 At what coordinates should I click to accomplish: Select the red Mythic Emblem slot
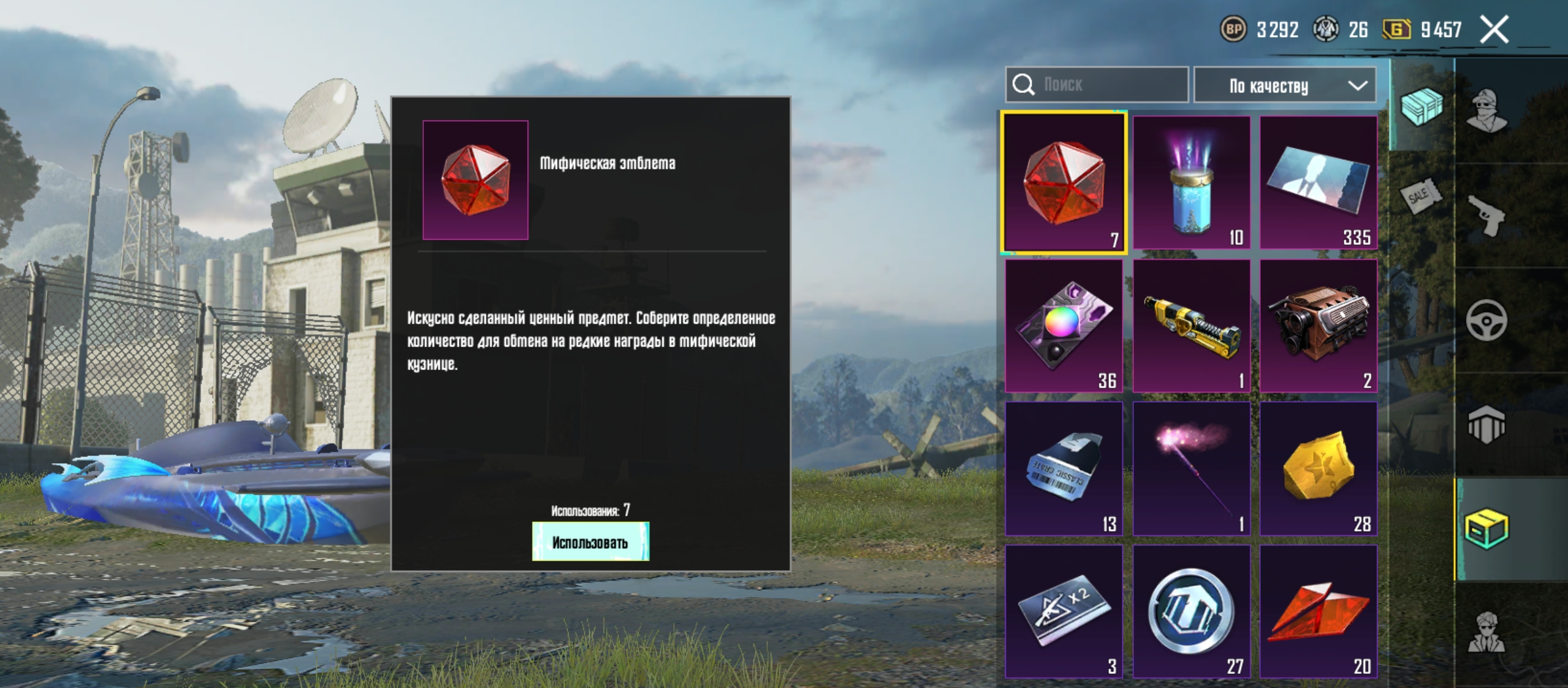1063,183
